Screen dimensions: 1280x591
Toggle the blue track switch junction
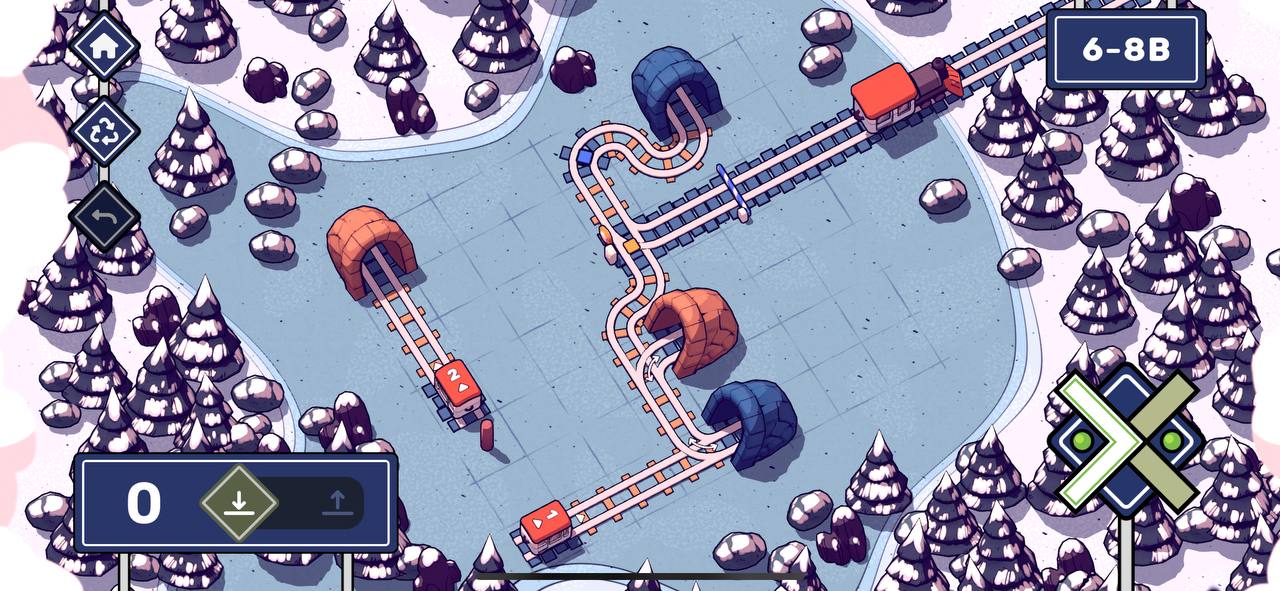[x=584, y=157]
